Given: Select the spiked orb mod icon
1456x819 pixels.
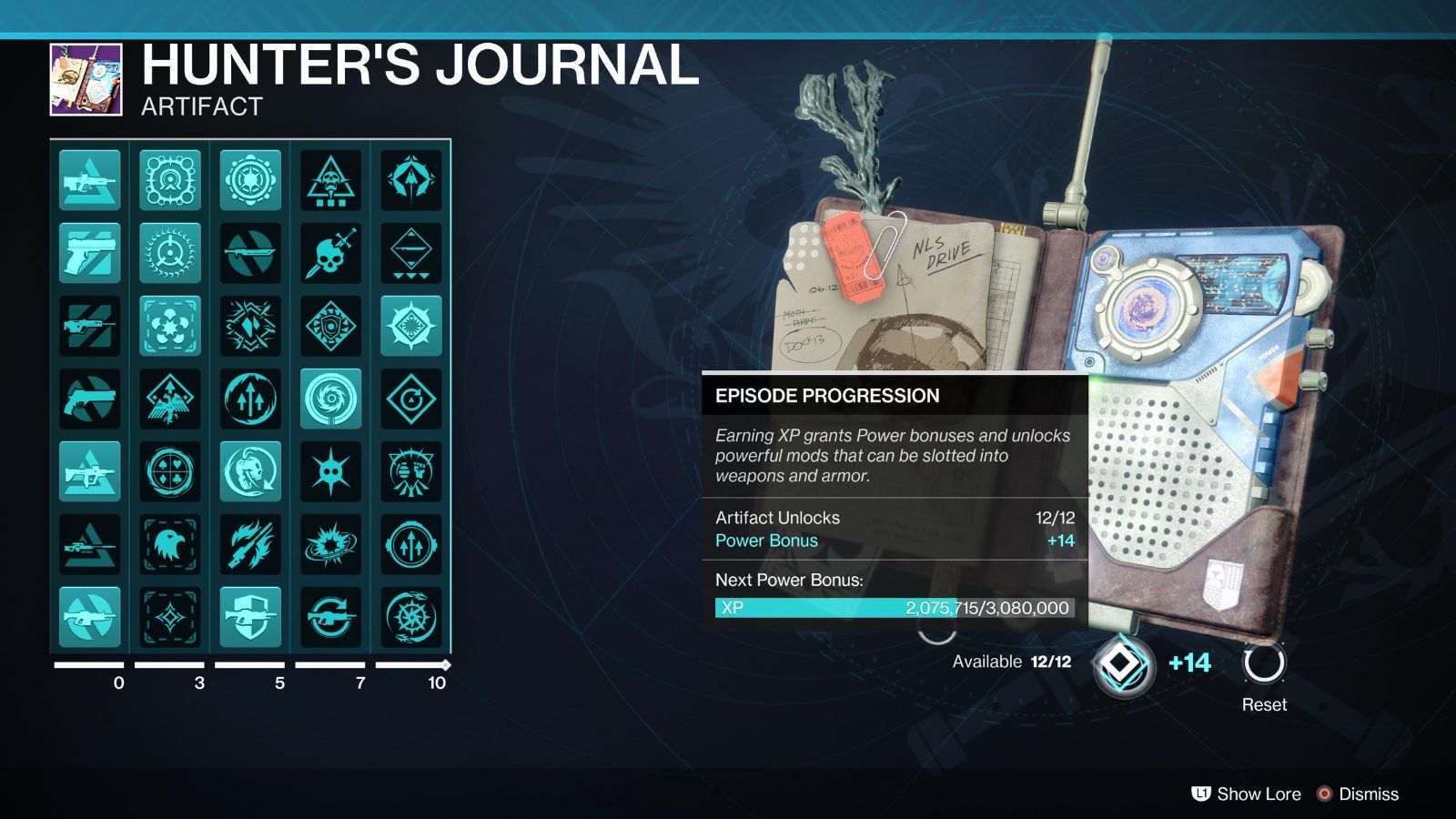Looking at the screenshot, I should coord(330,471).
